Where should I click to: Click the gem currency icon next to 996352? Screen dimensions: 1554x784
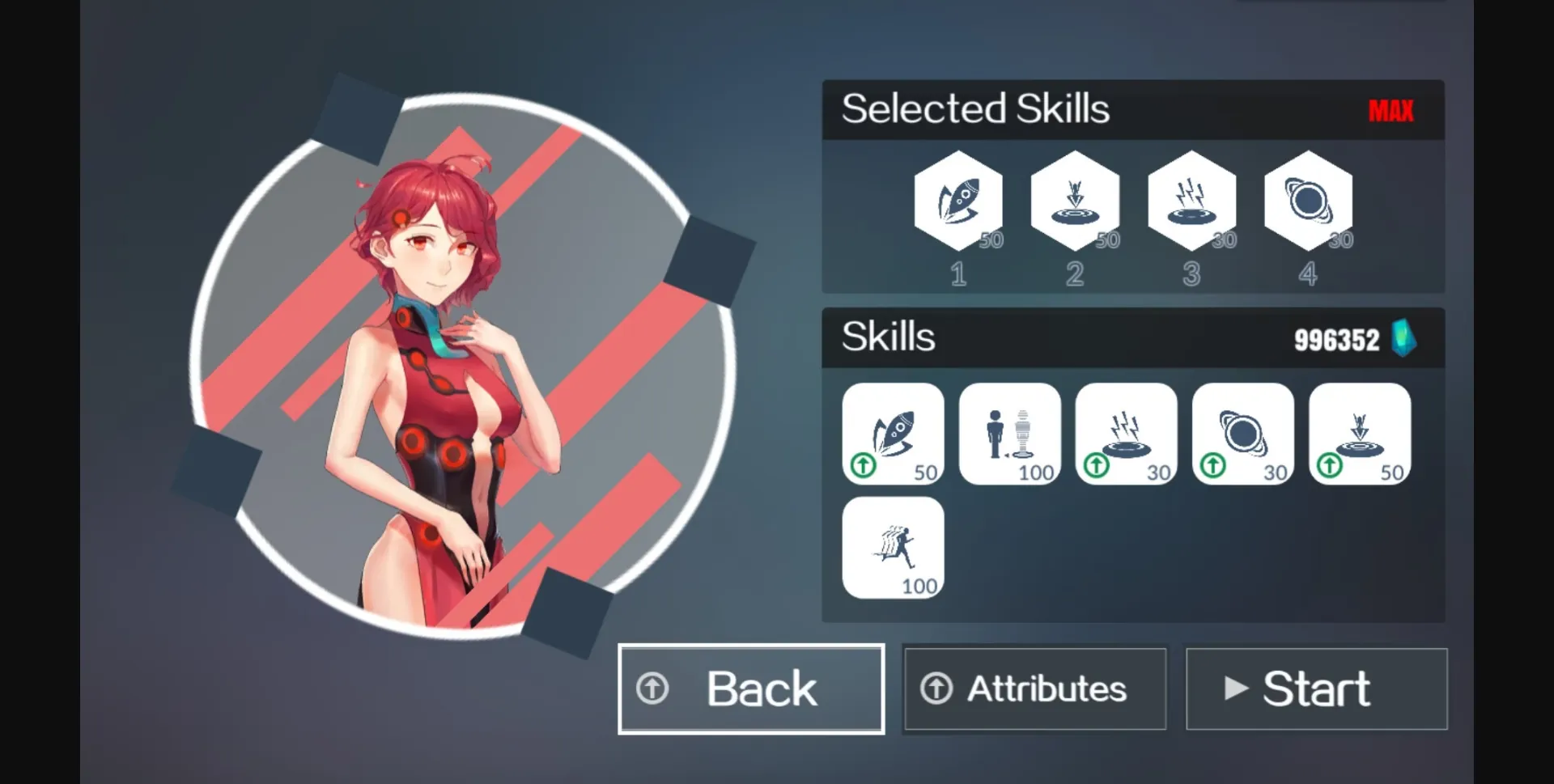coord(1406,339)
